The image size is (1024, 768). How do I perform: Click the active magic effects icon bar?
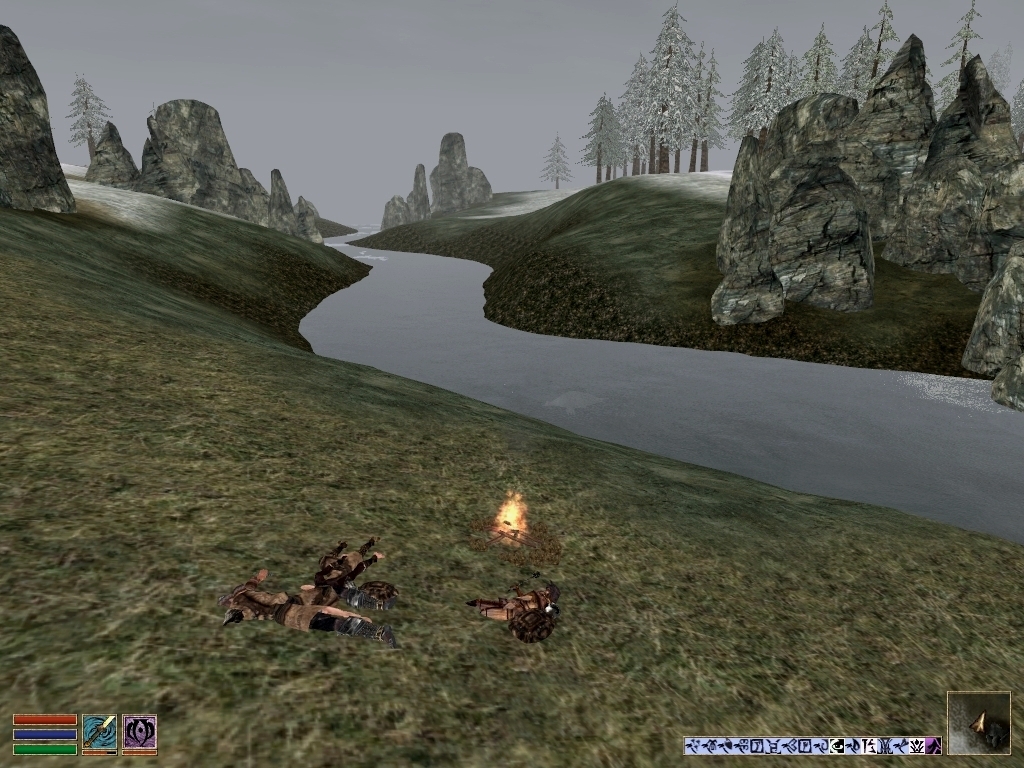click(812, 745)
